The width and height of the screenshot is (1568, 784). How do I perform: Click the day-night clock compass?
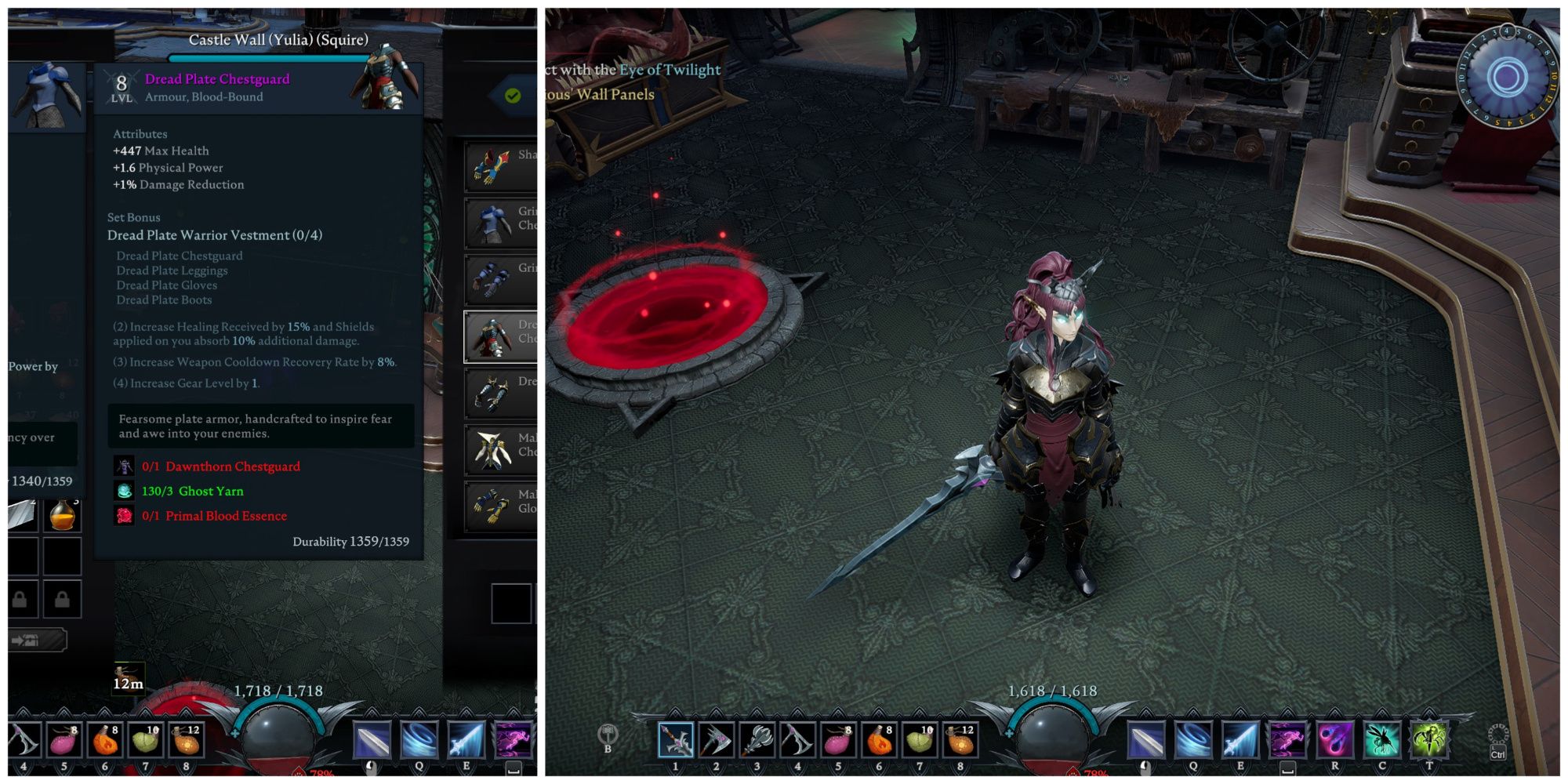click(x=1506, y=77)
